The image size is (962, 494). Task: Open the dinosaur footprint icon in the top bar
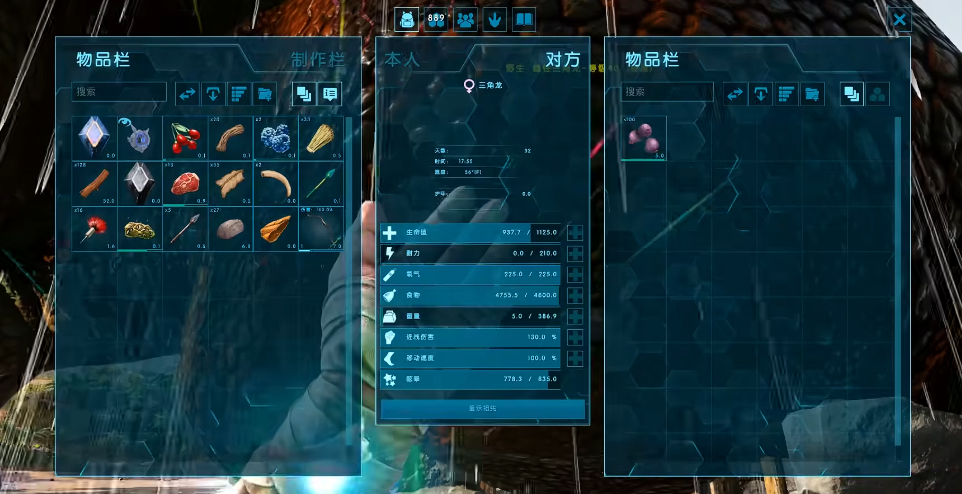coord(494,19)
